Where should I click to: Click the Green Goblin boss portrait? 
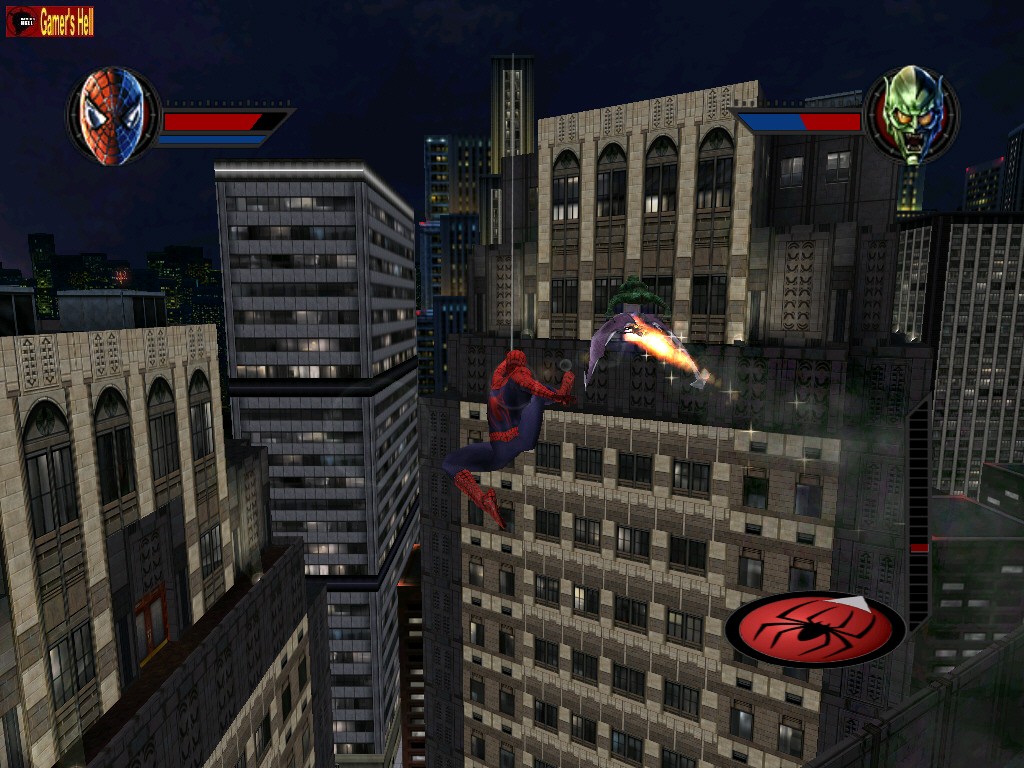(x=911, y=115)
